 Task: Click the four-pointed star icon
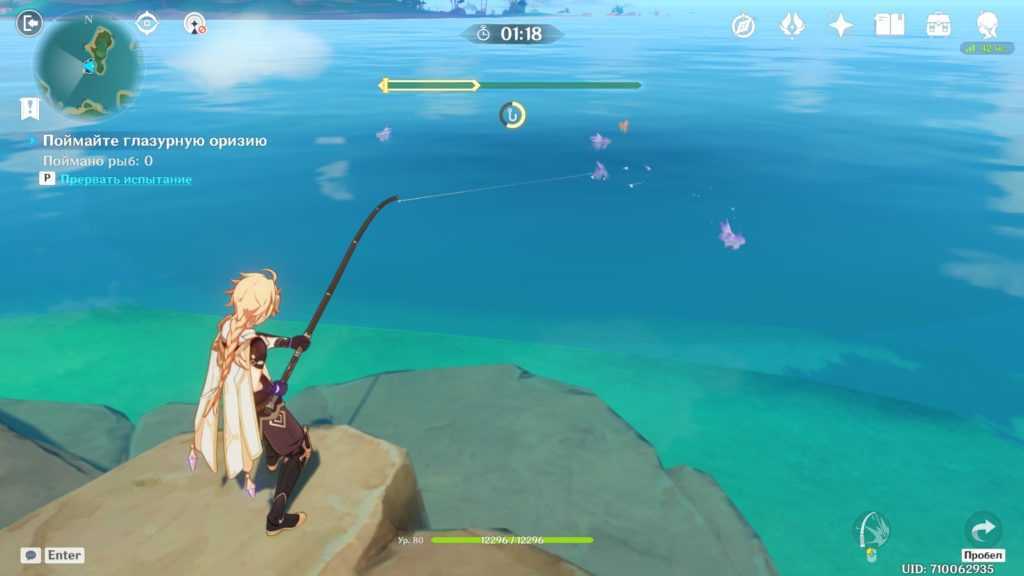[841, 26]
